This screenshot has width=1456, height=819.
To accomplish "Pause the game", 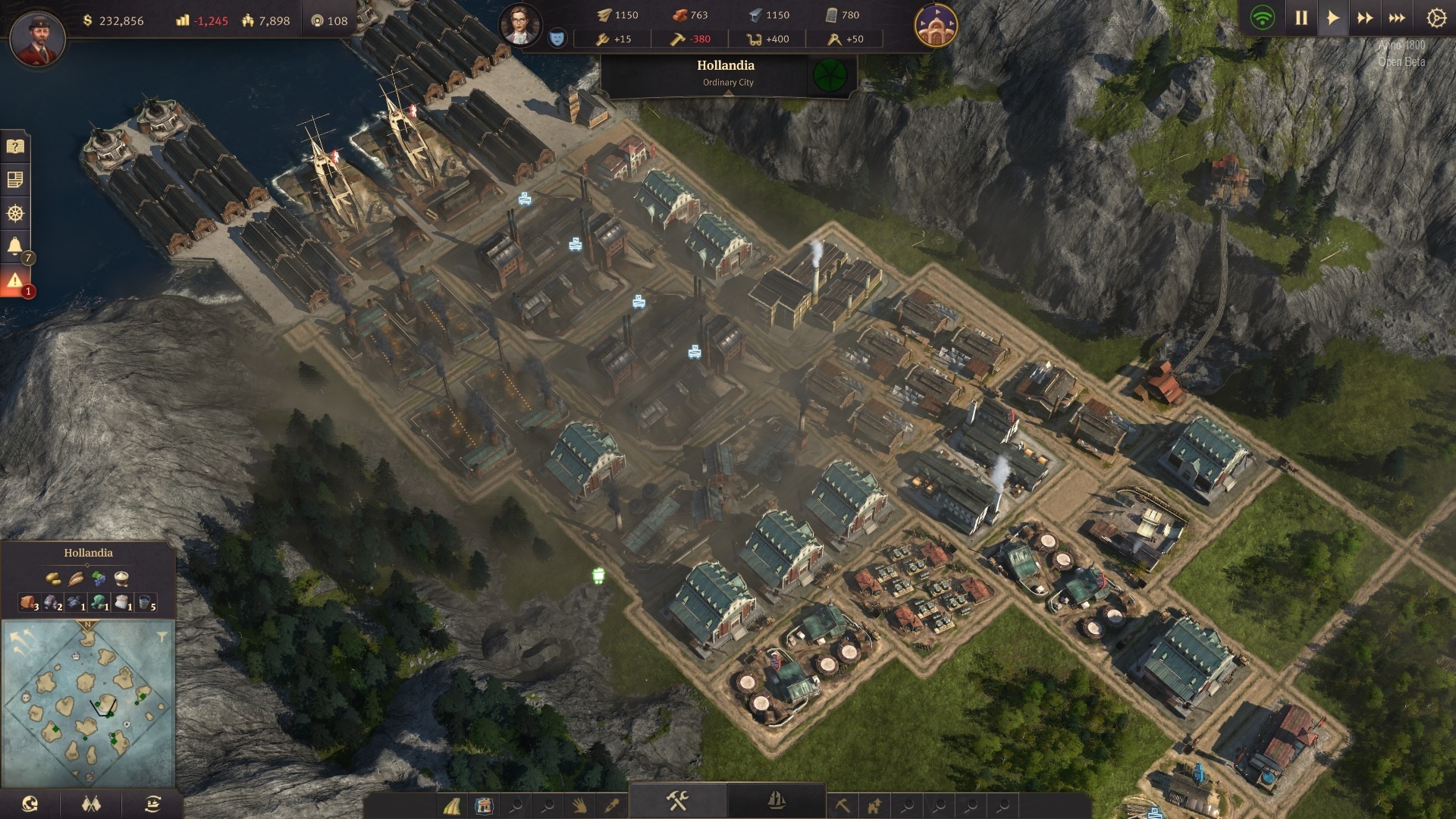I will [1301, 17].
